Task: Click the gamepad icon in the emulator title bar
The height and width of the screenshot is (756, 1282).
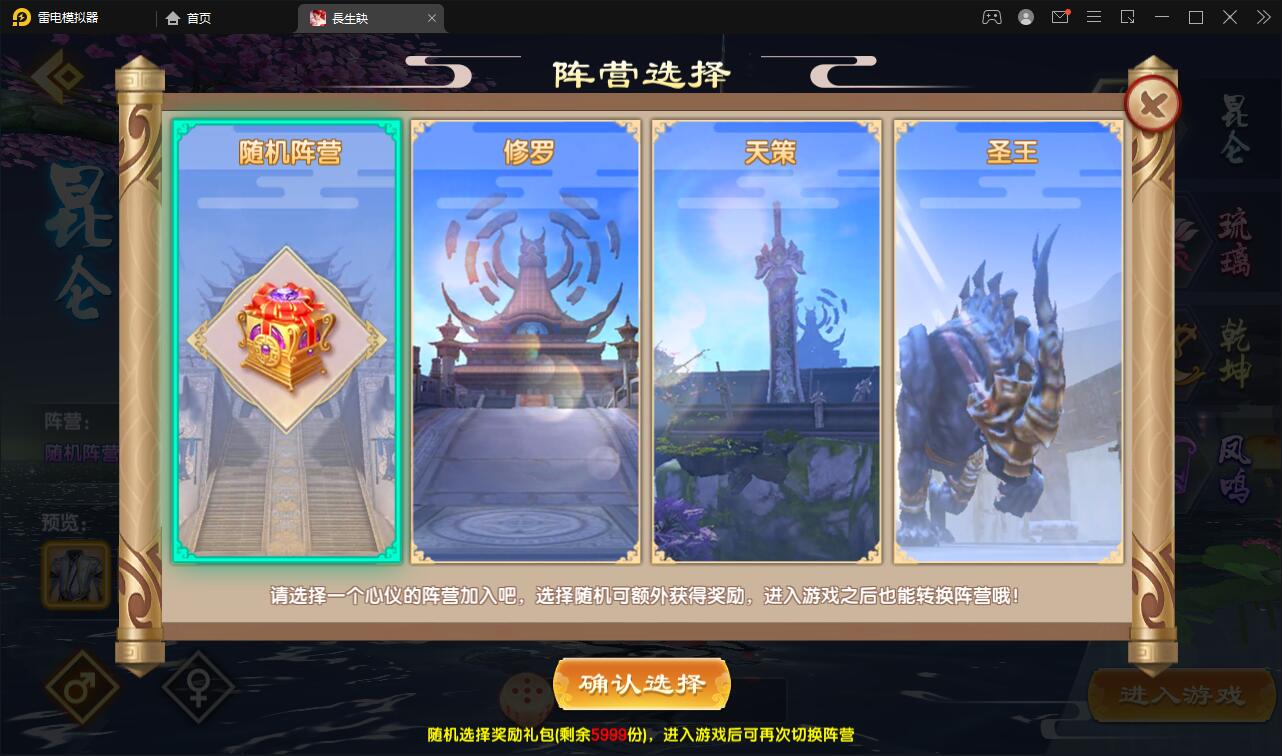Action: coord(991,17)
